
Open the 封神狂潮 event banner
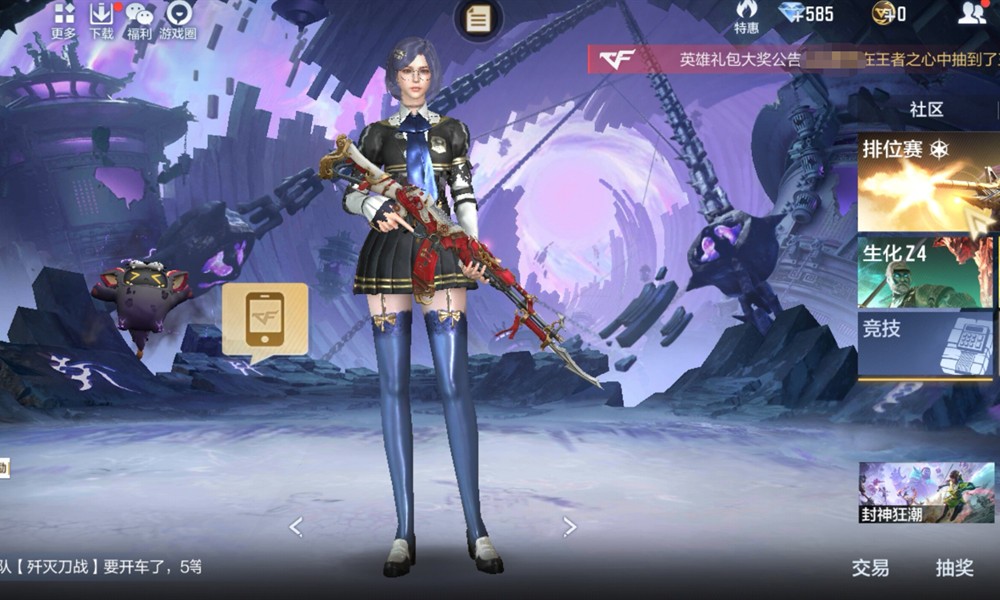click(x=926, y=492)
